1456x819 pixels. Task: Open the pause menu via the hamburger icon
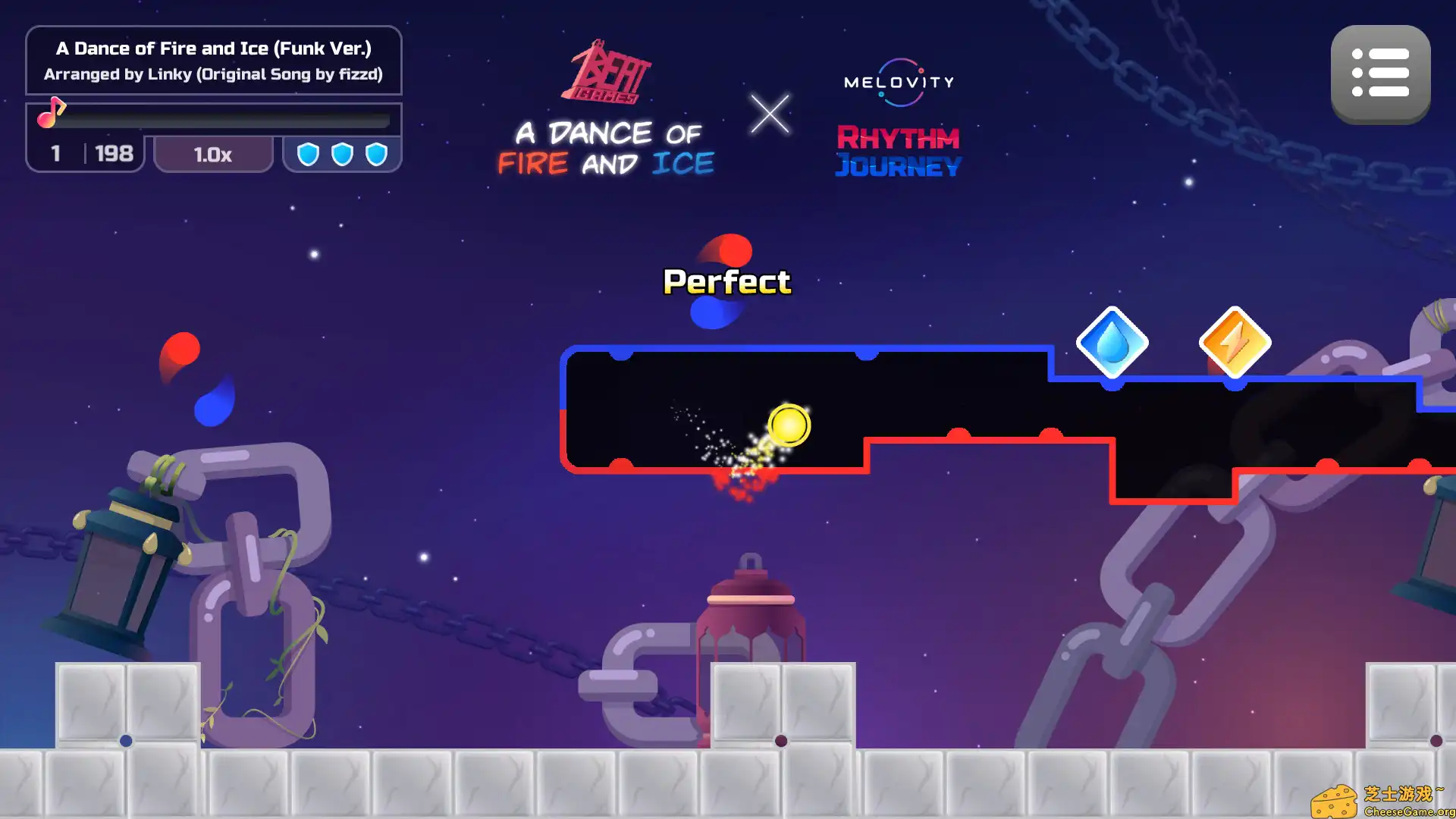1380,73
